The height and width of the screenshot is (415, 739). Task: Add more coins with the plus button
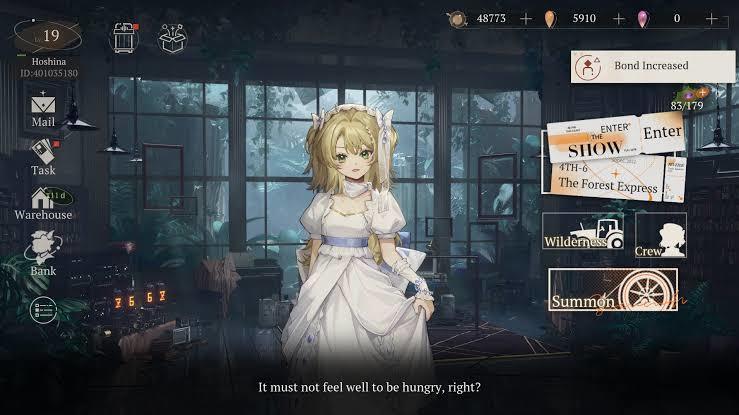pyautogui.click(x=525, y=18)
